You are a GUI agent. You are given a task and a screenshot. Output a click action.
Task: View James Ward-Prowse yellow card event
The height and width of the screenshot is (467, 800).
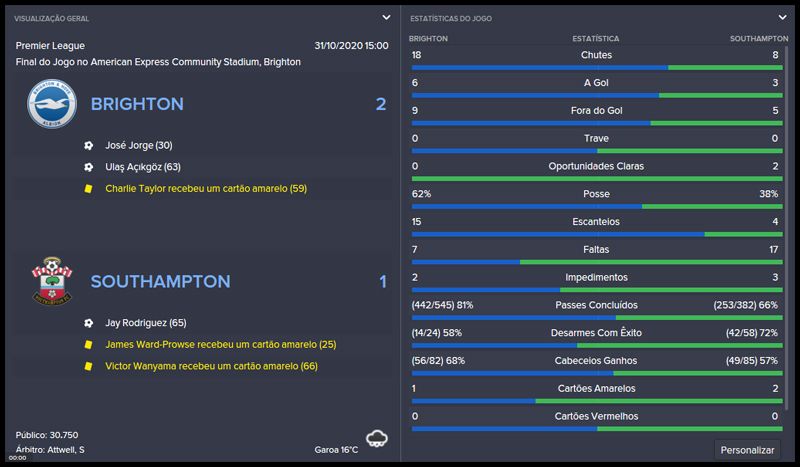220,344
